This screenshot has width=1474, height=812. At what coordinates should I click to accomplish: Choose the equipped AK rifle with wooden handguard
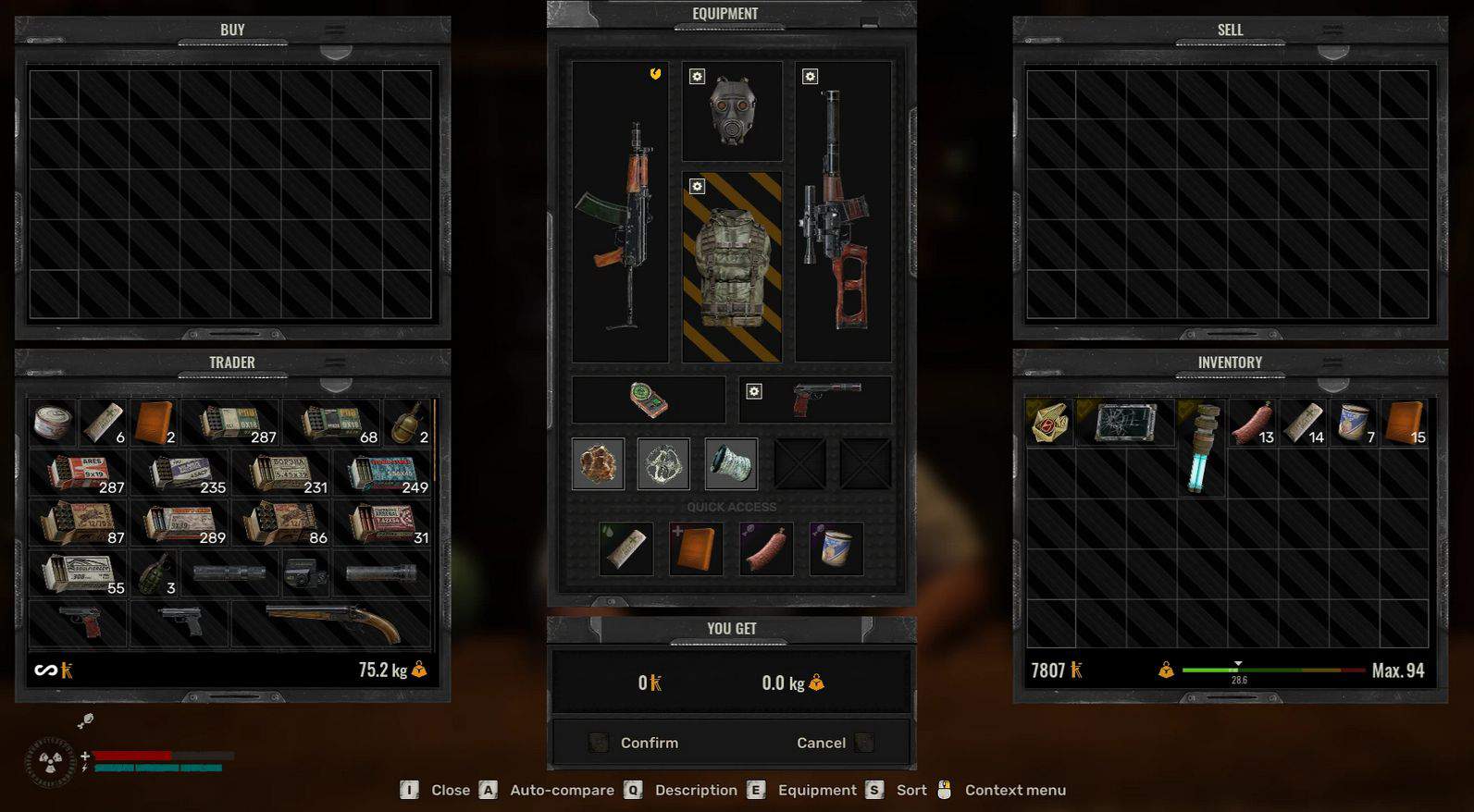point(620,222)
